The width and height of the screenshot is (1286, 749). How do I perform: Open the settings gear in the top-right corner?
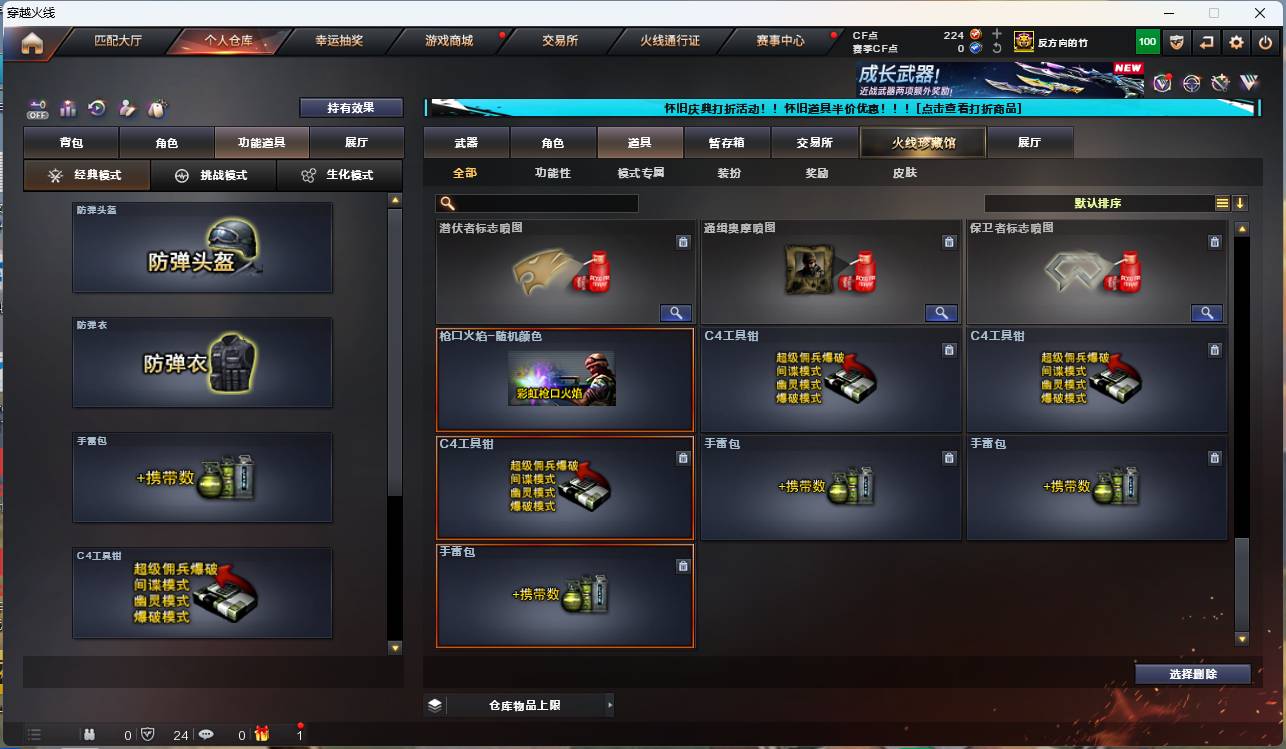click(x=1236, y=42)
